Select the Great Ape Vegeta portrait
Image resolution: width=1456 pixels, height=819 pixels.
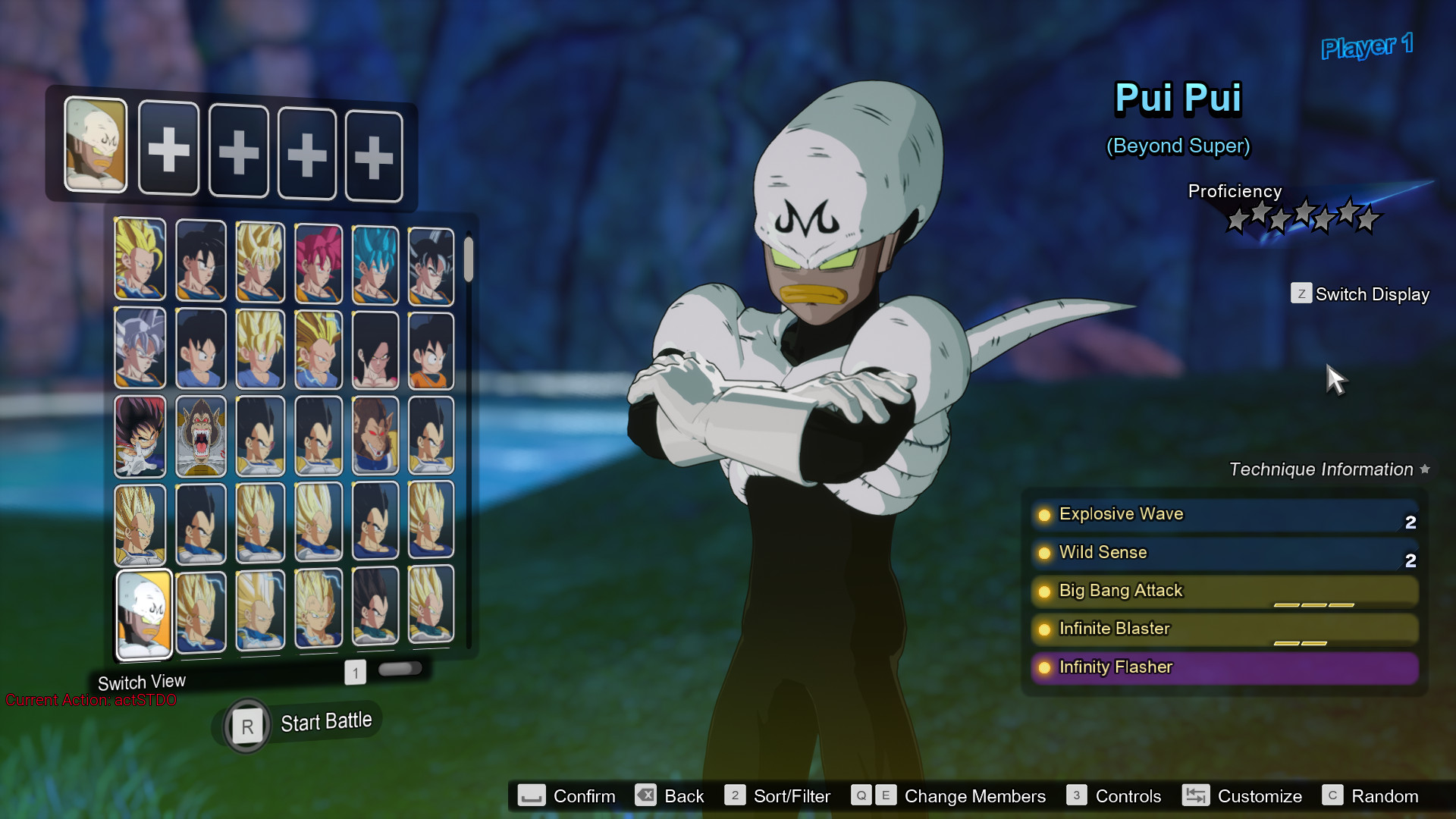(200, 435)
